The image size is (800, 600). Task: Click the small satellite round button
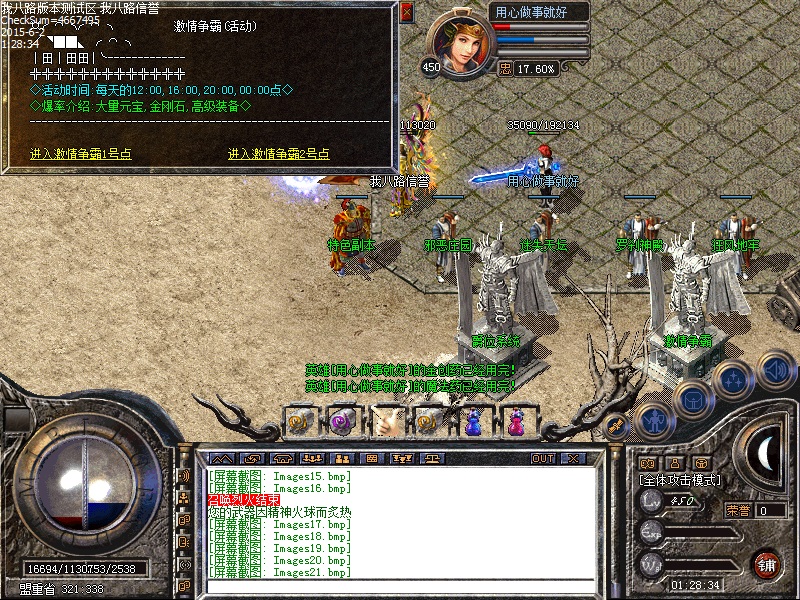tap(617, 427)
